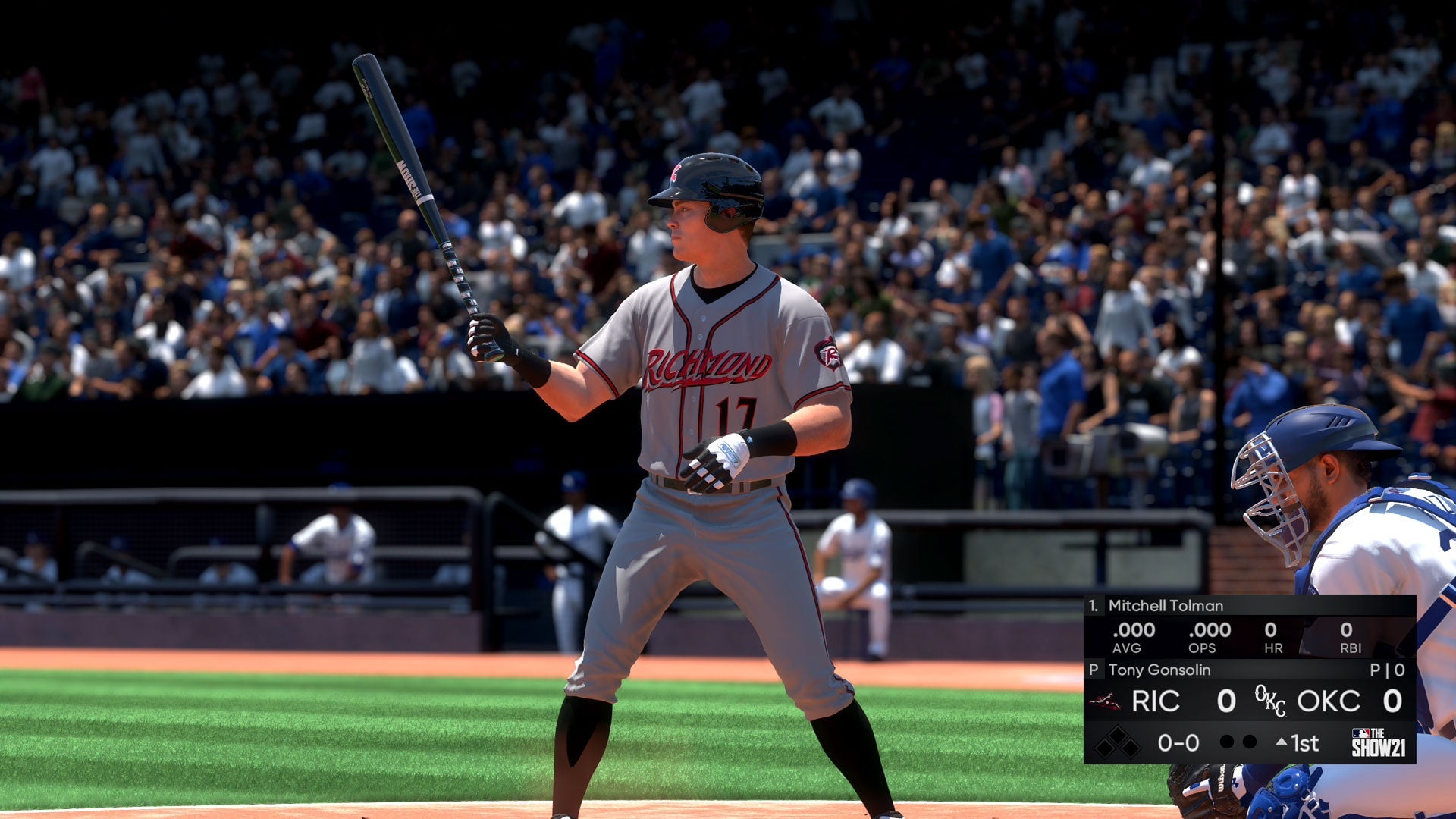Select the bases diamond indicator
This screenshot has height=819, width=1456.
tap(1119, 743)
